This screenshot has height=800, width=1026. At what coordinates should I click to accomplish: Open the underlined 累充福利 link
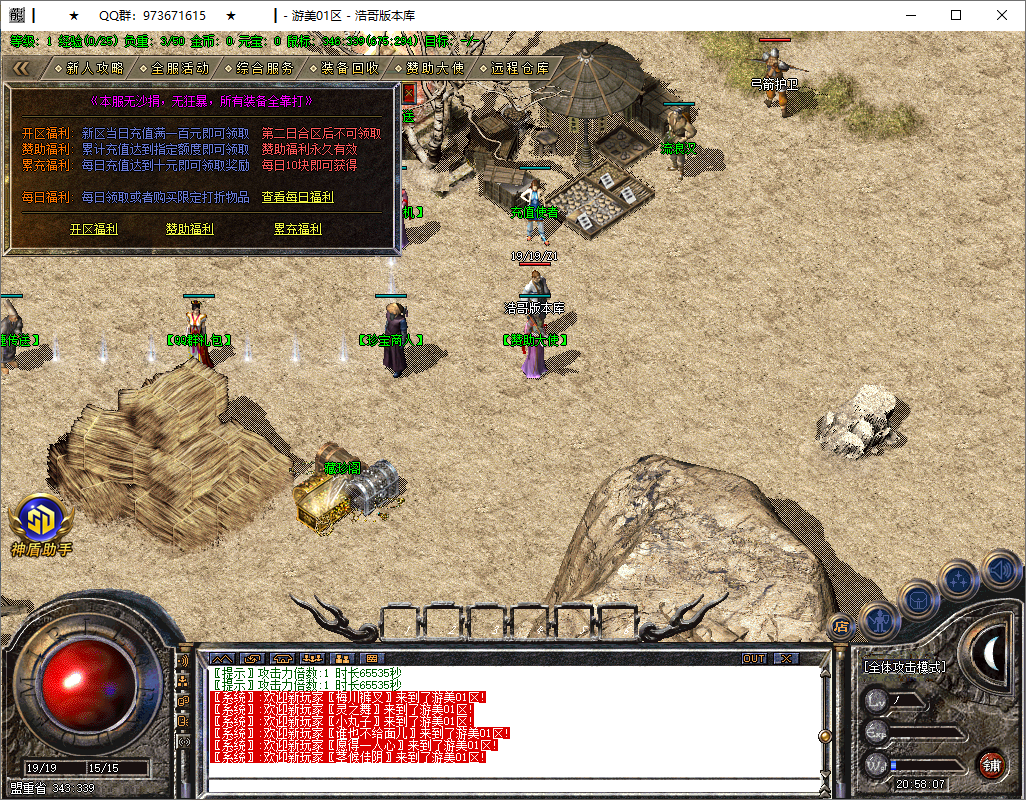(x=297, y=229)
